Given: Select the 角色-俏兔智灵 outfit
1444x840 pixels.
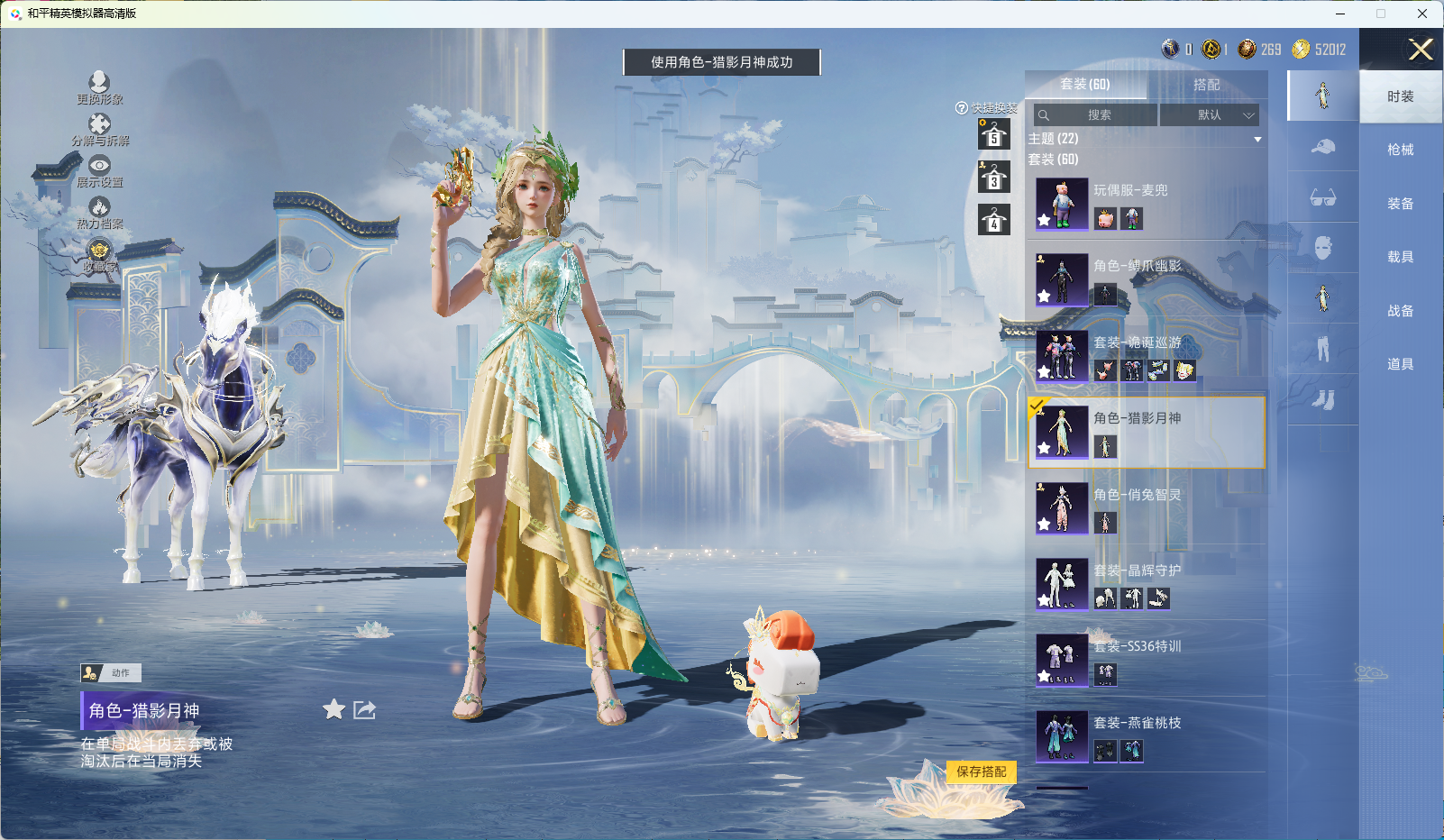Looking at the screenshot, I should pyautogui.click(x=1145, y=508).
